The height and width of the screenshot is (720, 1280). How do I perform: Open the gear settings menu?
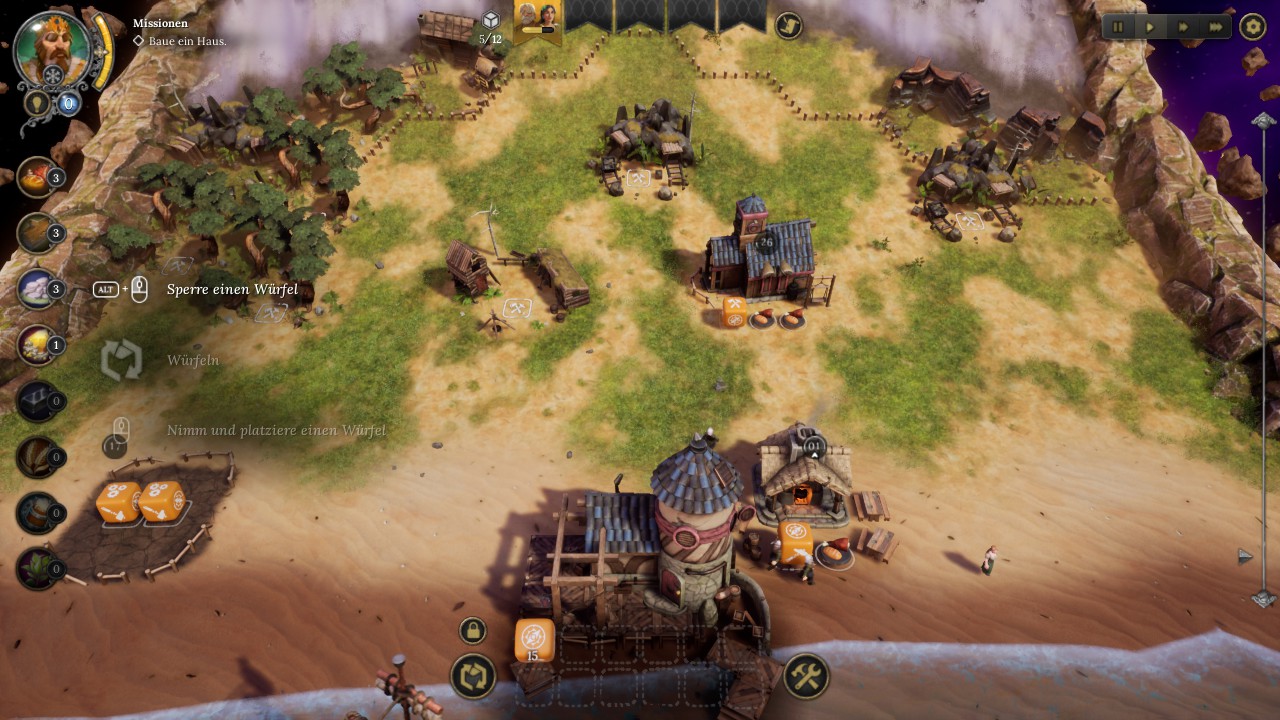[1253, 27]
